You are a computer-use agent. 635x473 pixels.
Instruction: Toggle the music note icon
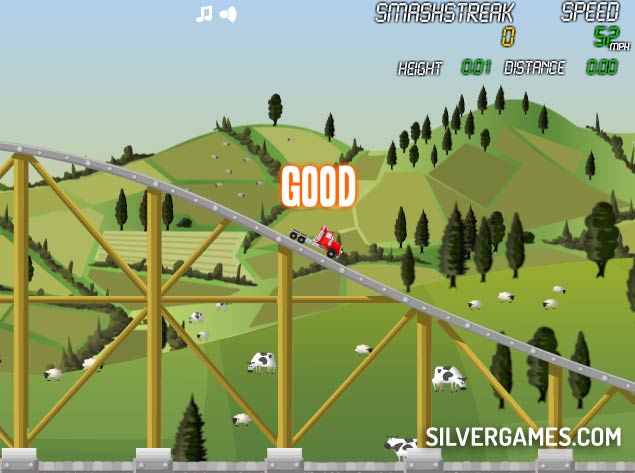[204, 14]
